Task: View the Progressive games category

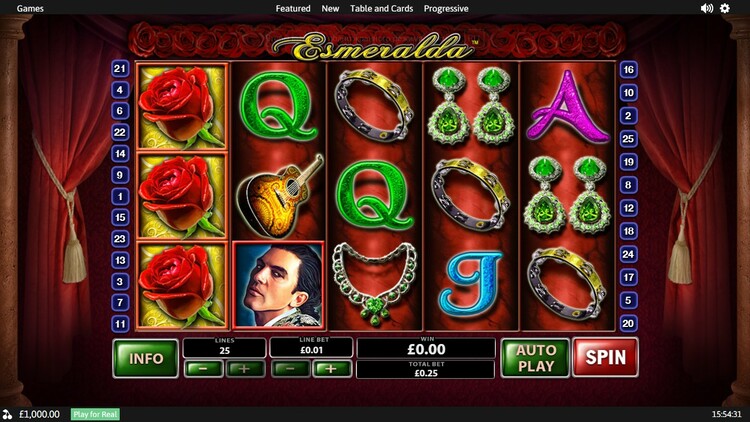Action: 446,8
